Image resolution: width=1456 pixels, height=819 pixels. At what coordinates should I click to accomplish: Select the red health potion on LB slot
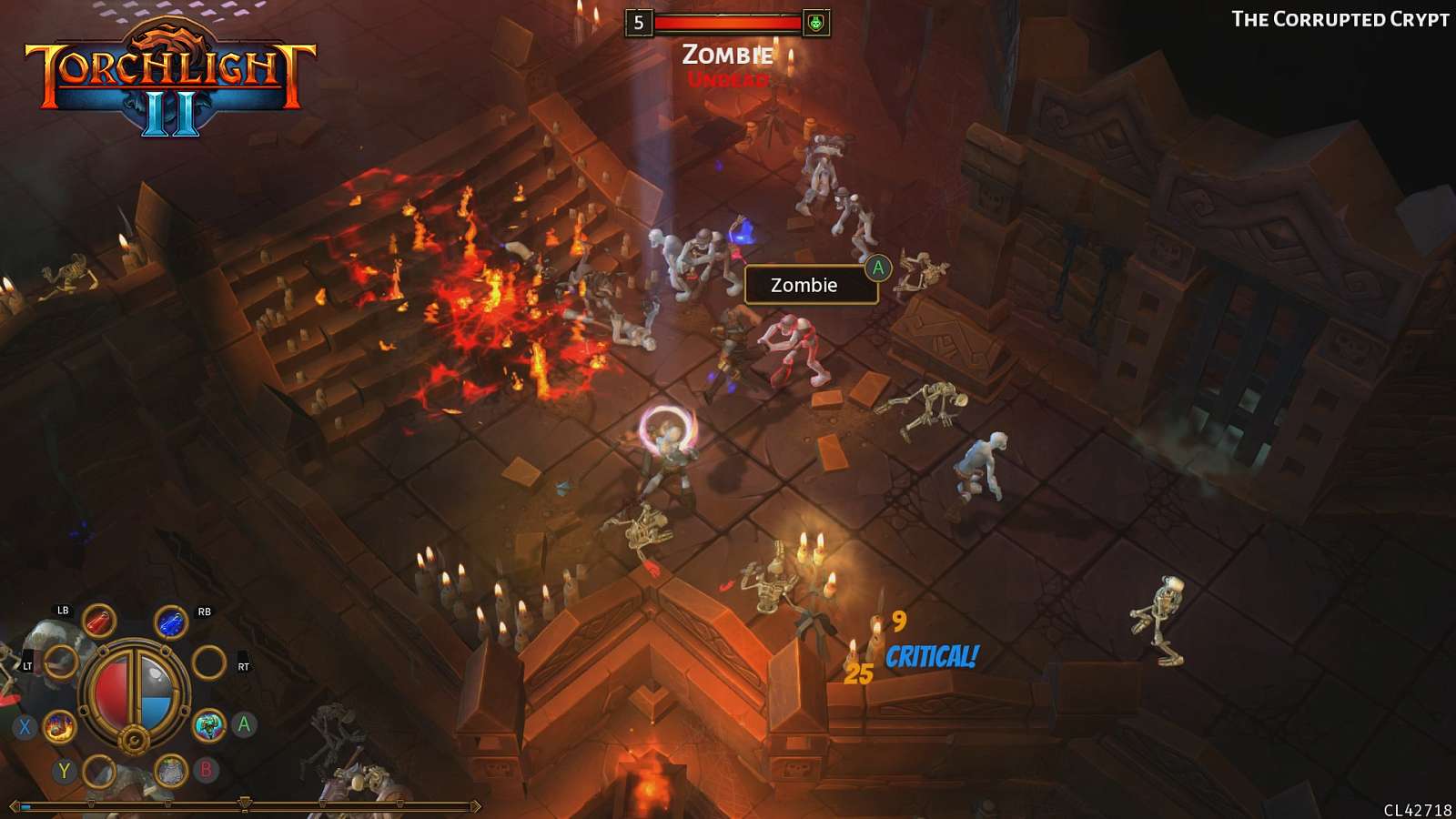[x=98, y=622]
